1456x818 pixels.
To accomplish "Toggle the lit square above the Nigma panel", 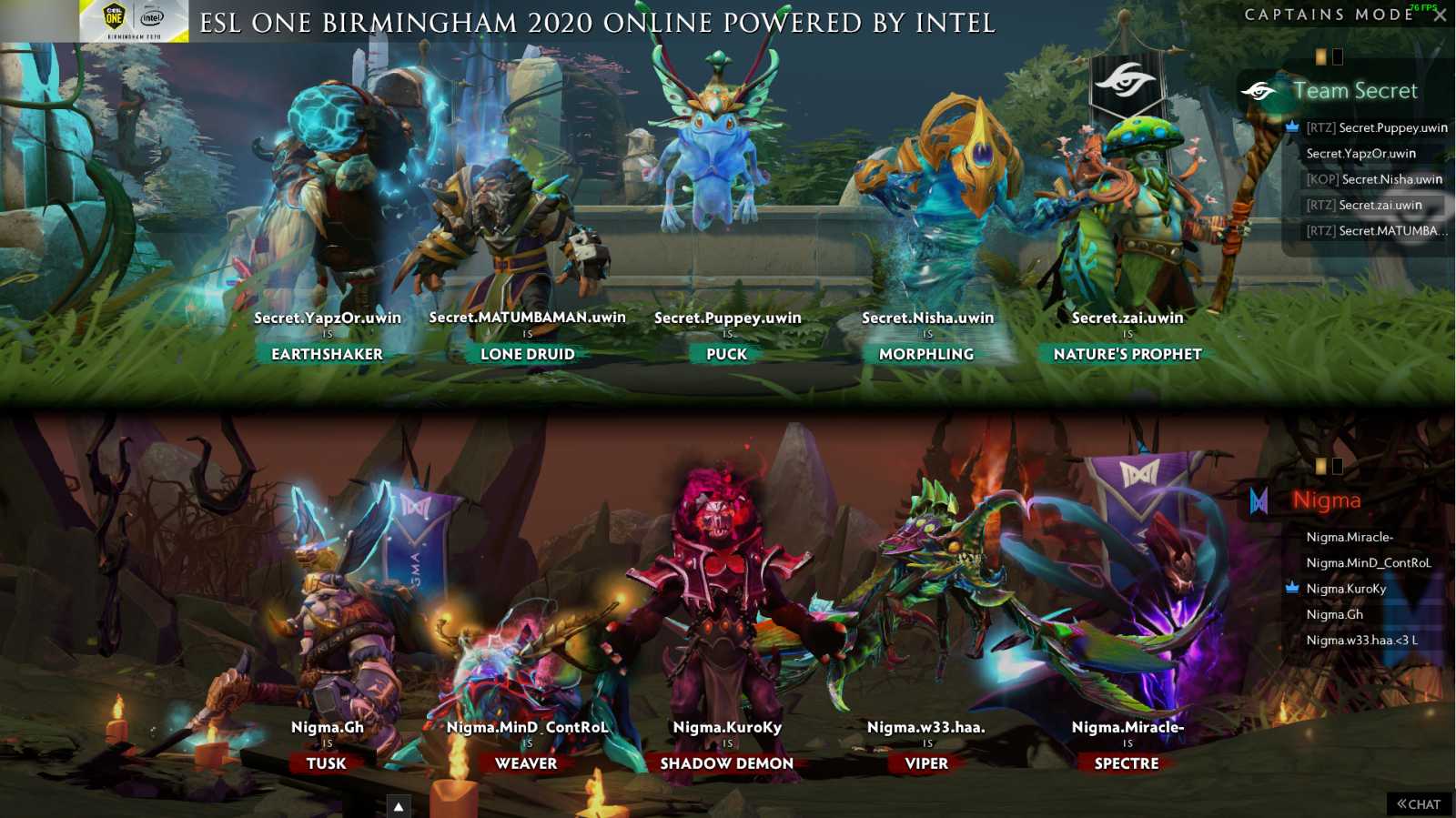I will pyautogui.click(x=1319, y=467).
